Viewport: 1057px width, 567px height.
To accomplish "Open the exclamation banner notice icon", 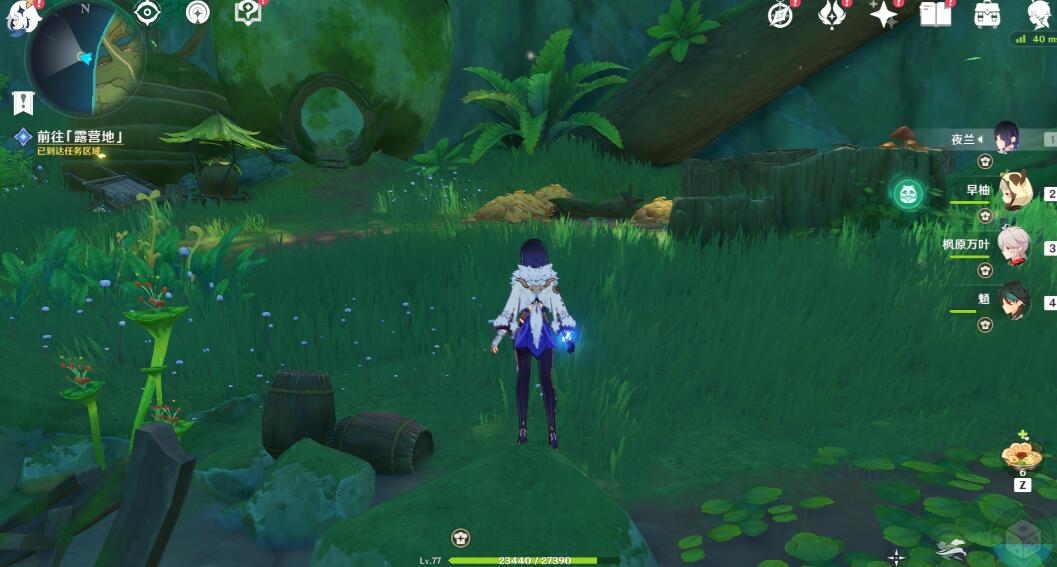I will pyautogui.click(x=24, y=102).
